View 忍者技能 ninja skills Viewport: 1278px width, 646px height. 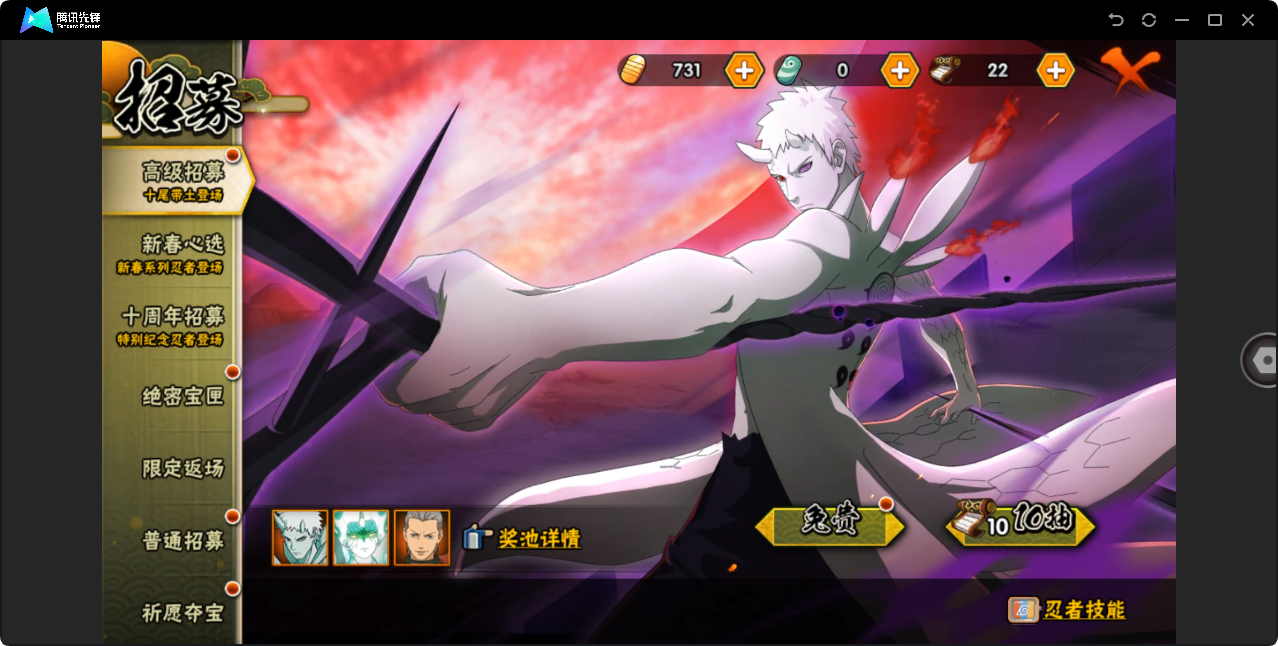coord(1068,610)
